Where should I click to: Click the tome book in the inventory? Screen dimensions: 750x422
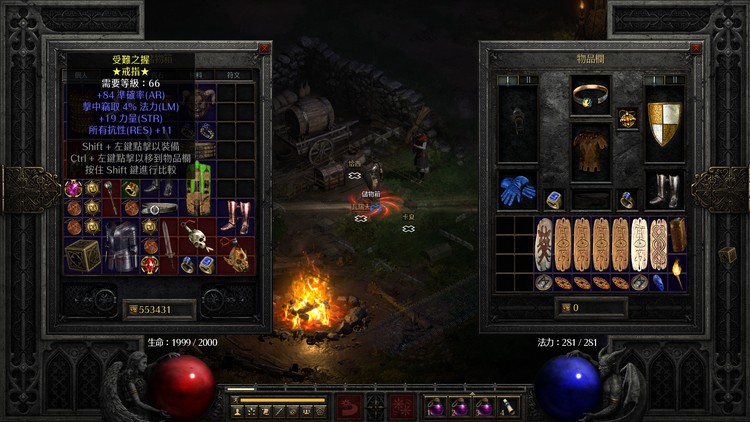[x=678, y=235]
